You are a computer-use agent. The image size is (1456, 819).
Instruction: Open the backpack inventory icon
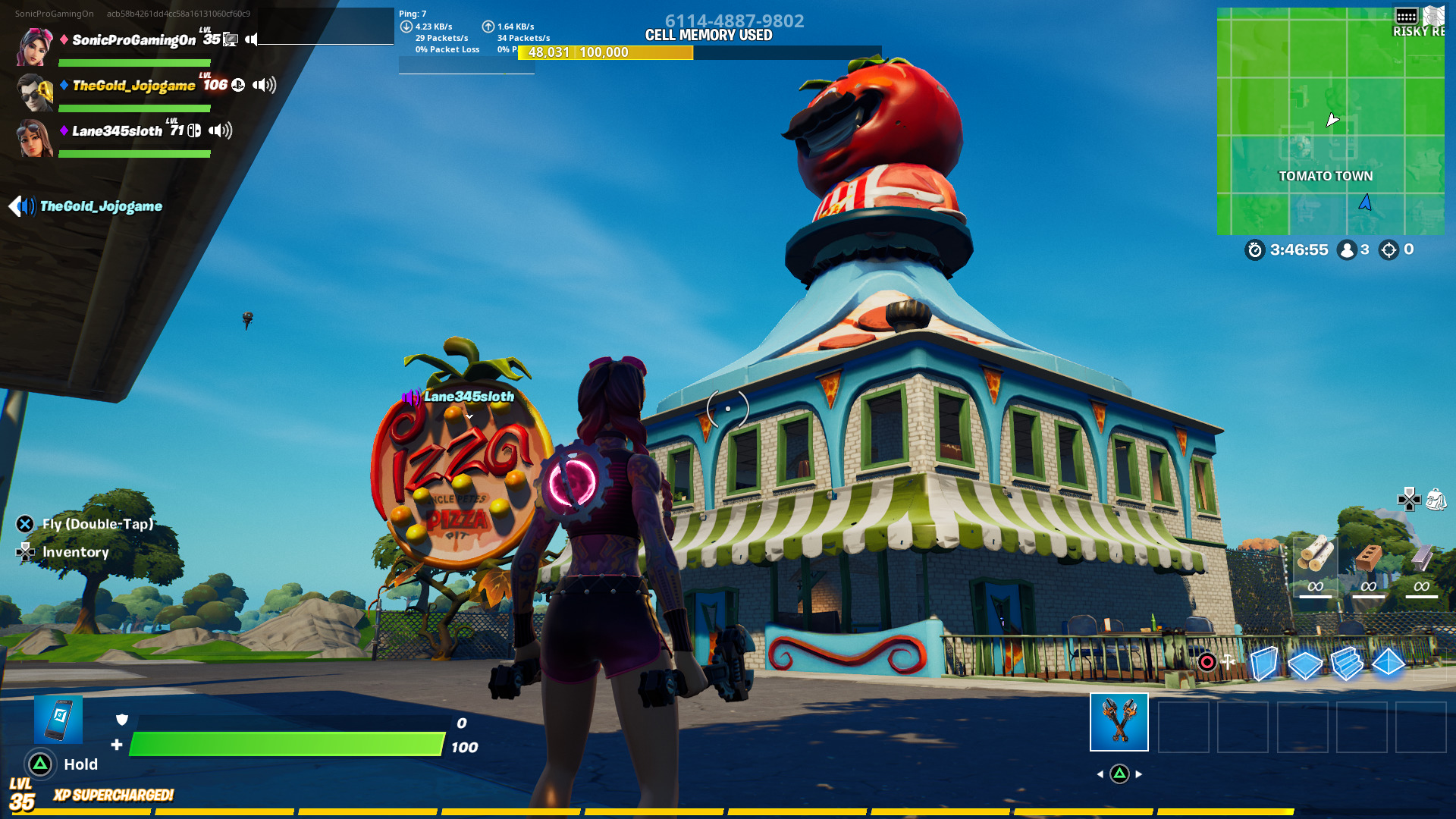[x=1437, y=500]
